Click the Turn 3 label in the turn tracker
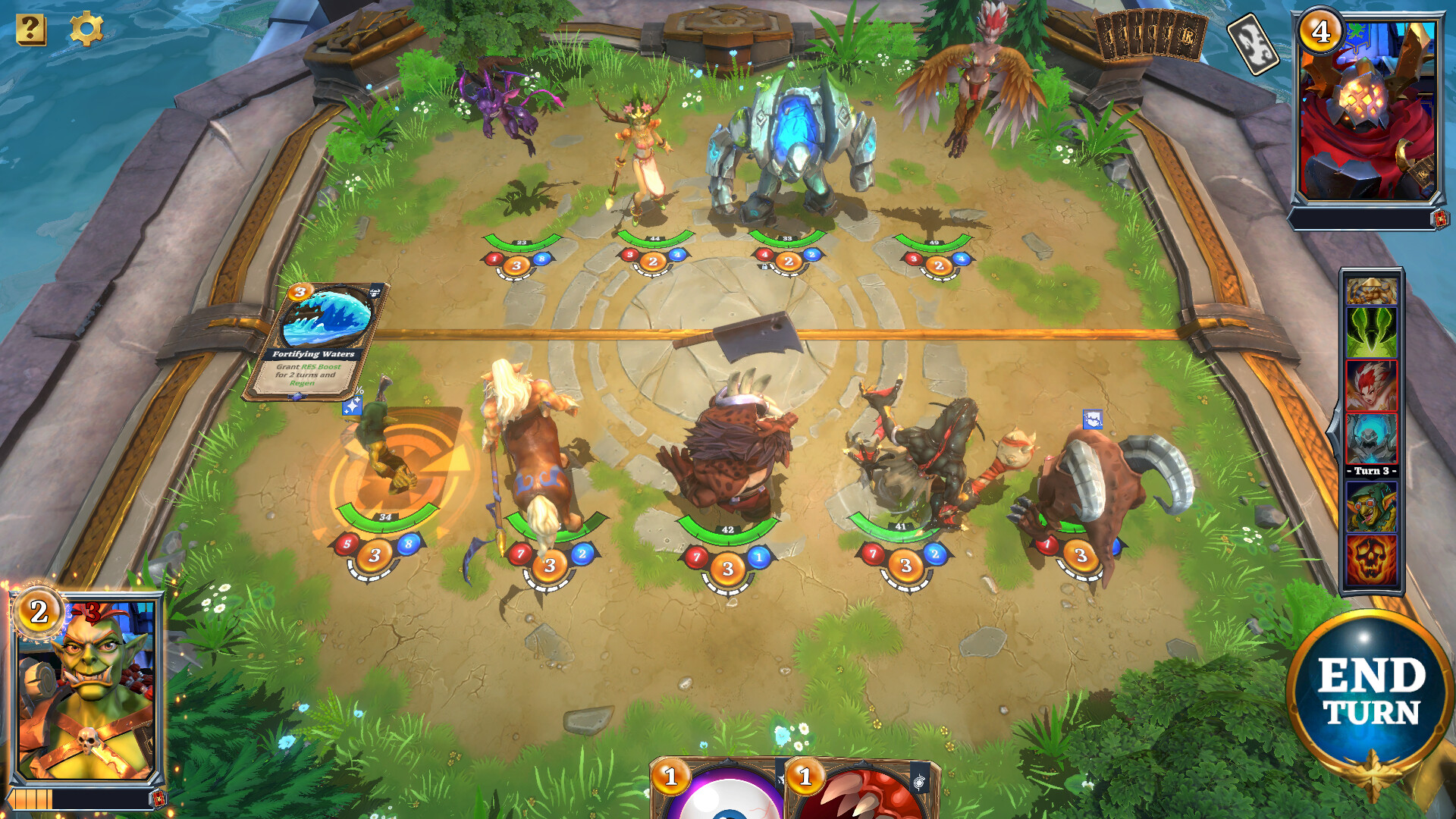This screenshot has height=819, width=1456. (1373, 471)
